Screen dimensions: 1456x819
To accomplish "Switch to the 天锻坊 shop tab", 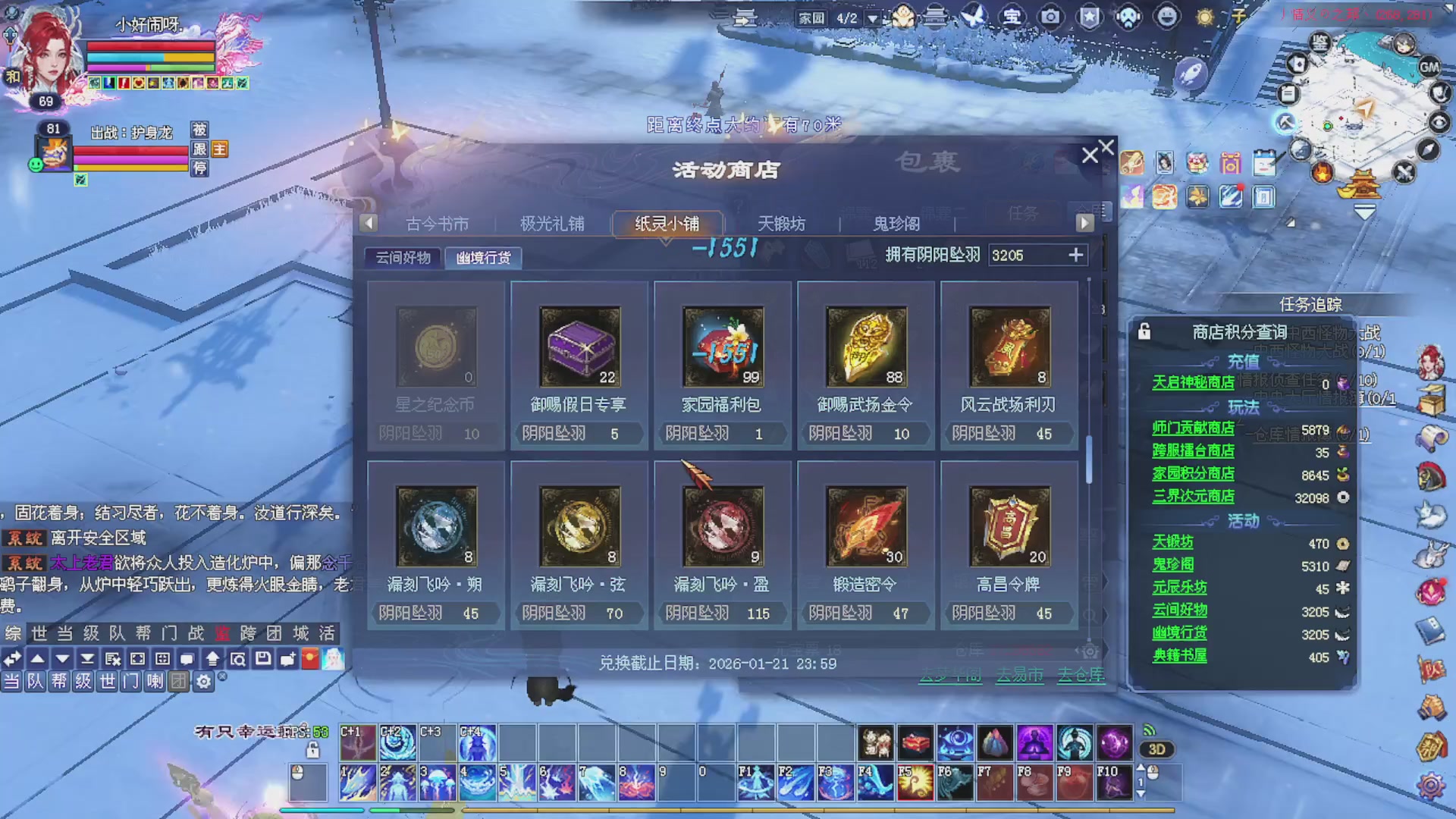I will 782,224.
